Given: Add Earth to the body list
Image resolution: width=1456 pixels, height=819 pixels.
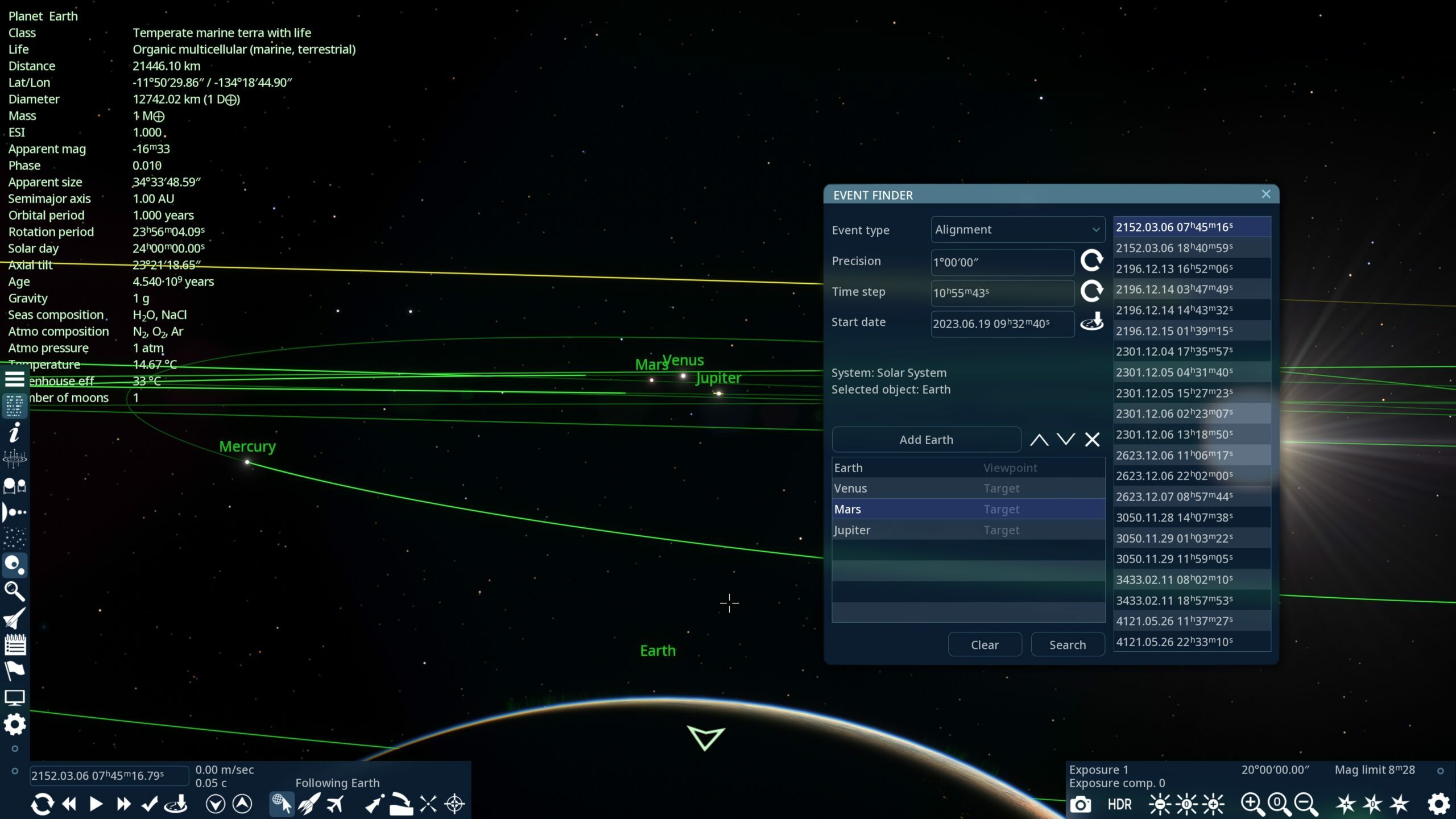Looking at the screenshot, I should (x=926, y=439).
